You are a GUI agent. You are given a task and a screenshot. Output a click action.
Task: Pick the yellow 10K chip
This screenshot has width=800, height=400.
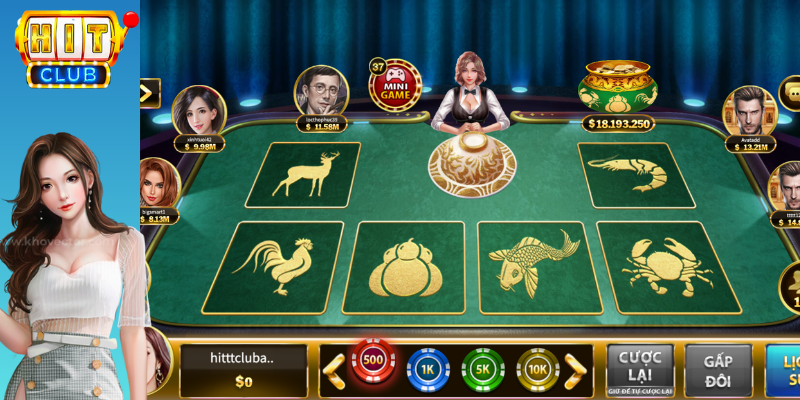tap(538, 370)
